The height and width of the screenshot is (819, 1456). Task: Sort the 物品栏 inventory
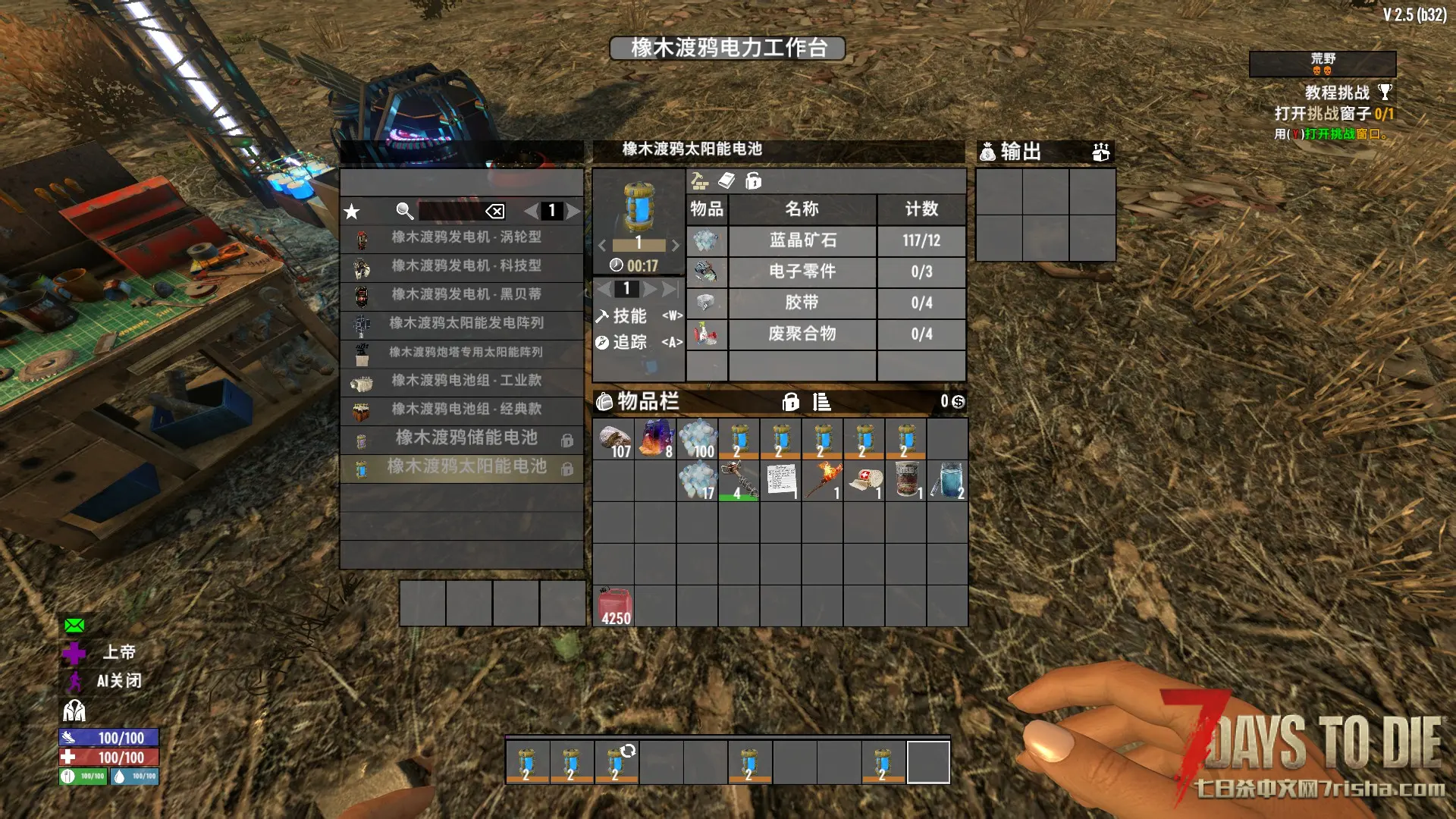click(x=821, y=402)
